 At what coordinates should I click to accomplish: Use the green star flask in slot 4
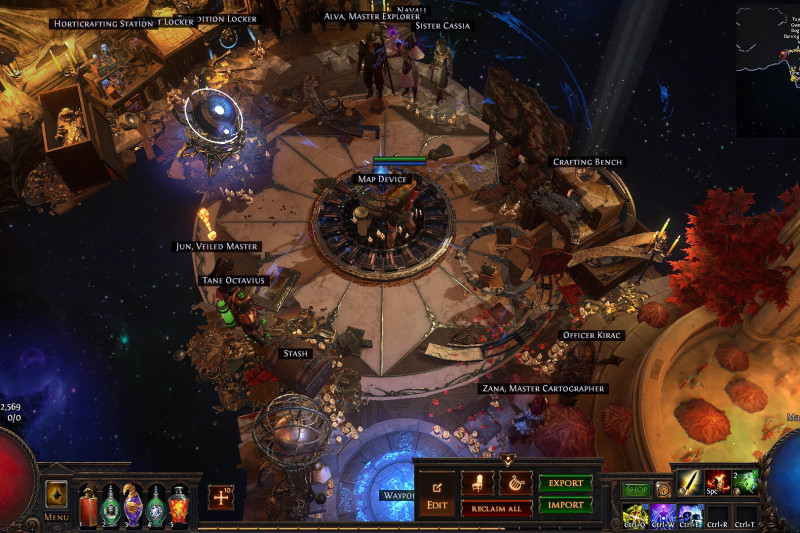(156, 503)
